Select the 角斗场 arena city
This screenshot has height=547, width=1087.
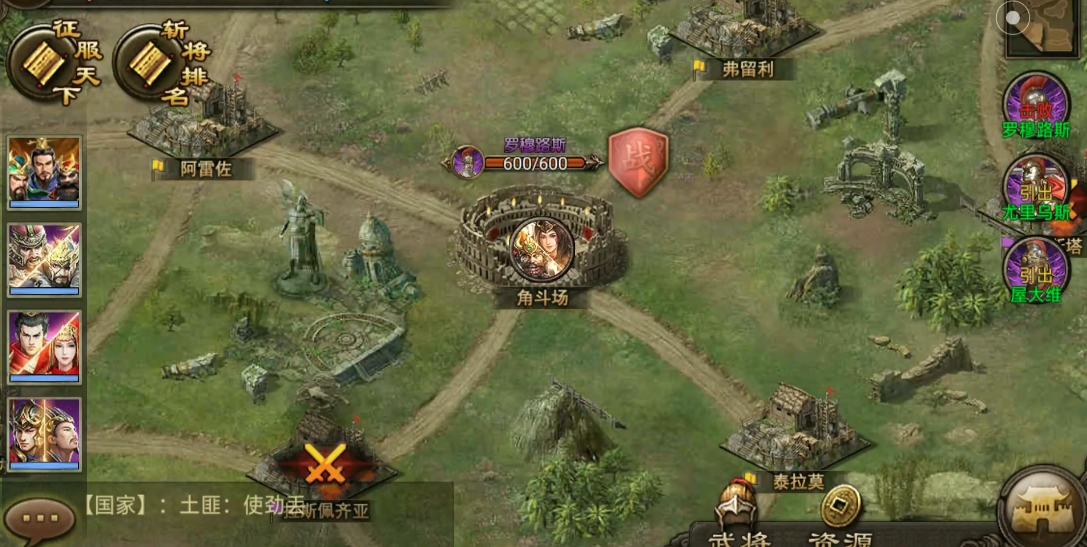tap(543, 247)
